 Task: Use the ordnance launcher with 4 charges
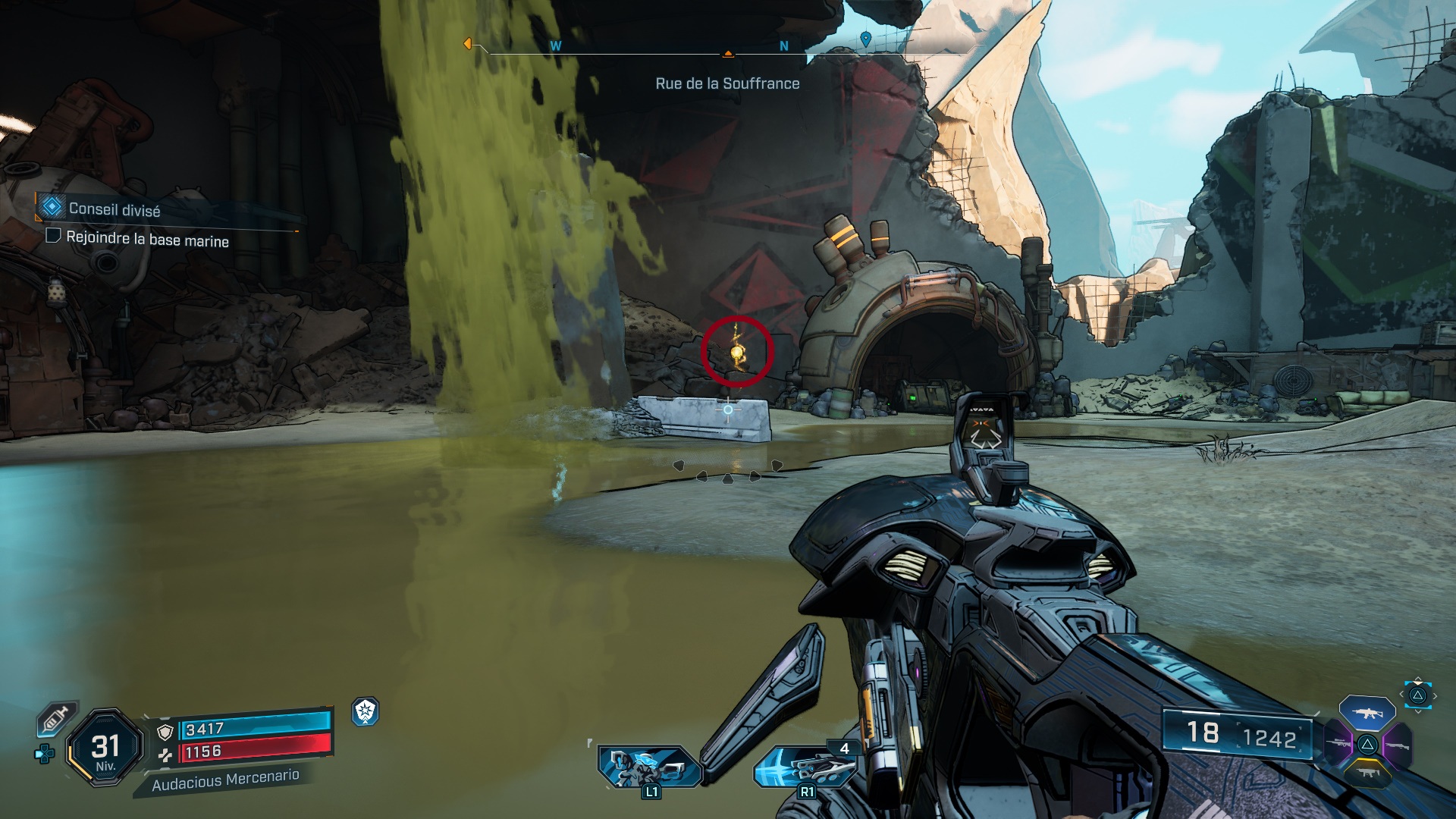805,766
